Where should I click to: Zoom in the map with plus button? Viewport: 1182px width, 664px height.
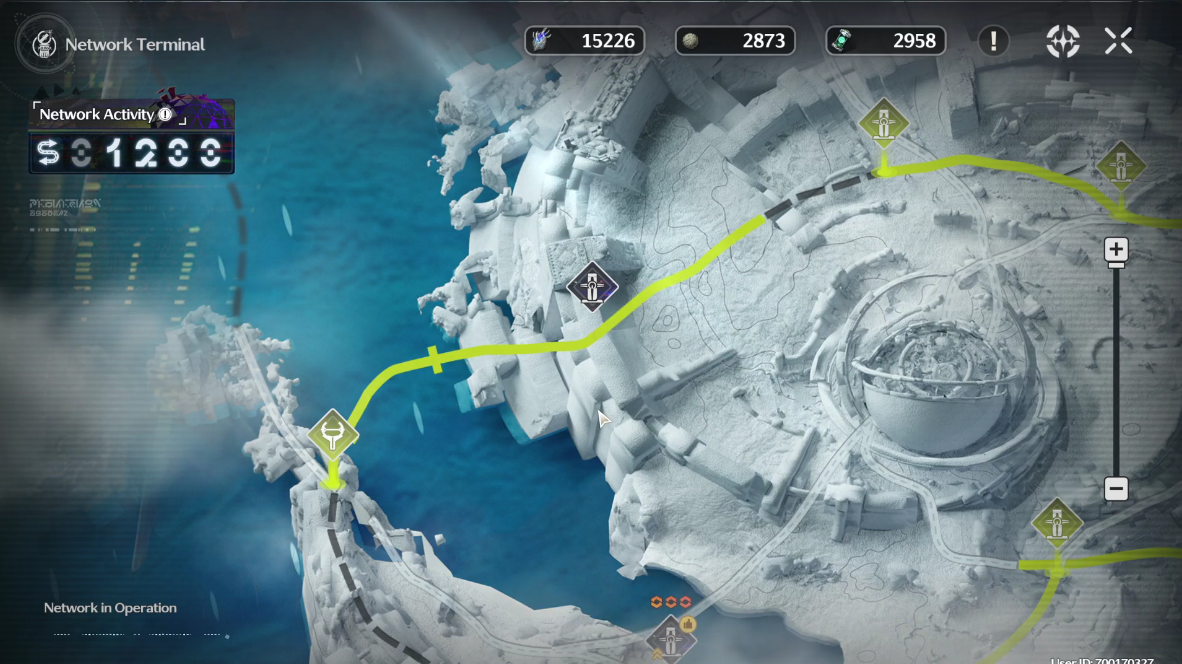[1116, 249]
